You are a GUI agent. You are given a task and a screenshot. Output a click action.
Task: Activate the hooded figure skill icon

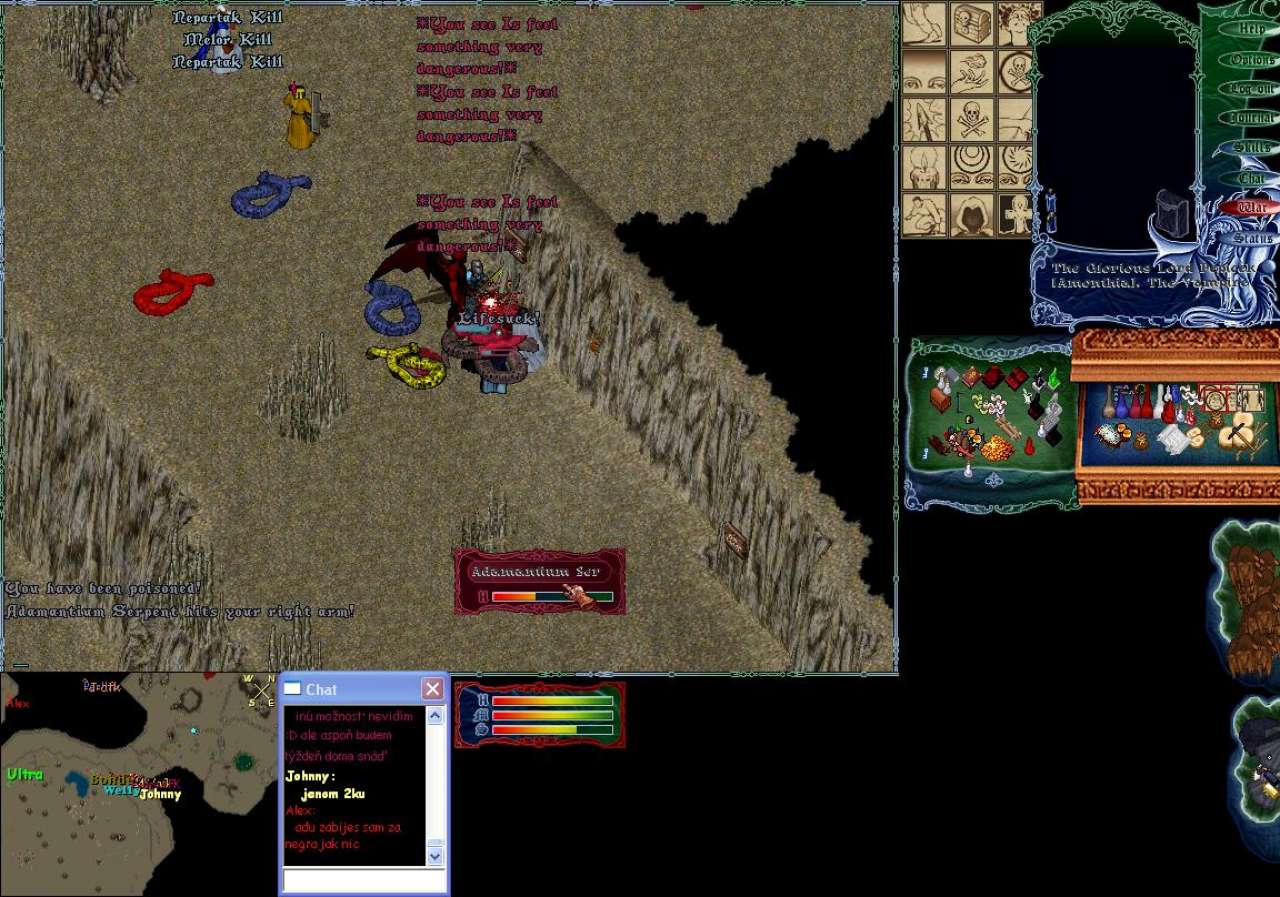coord(971,215)
